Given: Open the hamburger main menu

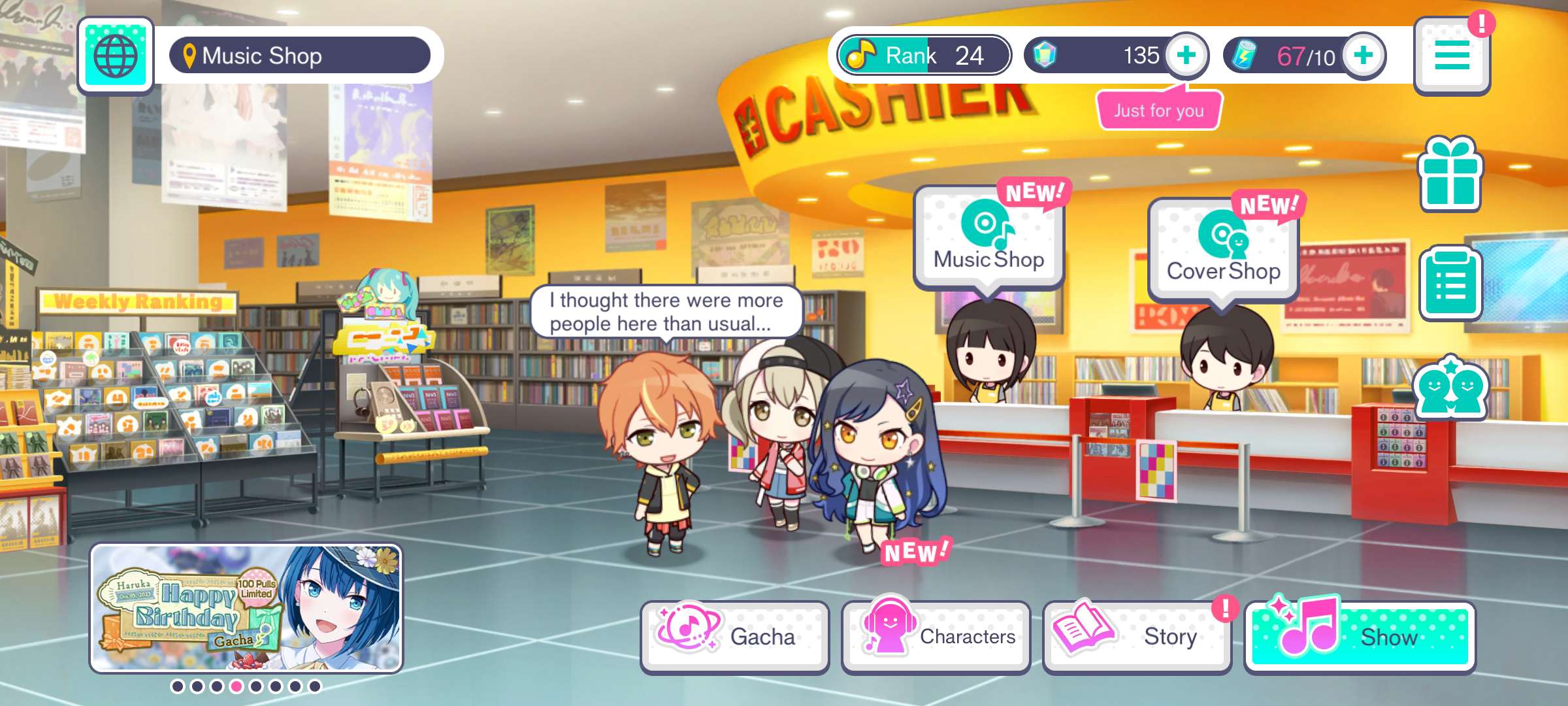Looking at the screenshot, I should coord(1452,56).
